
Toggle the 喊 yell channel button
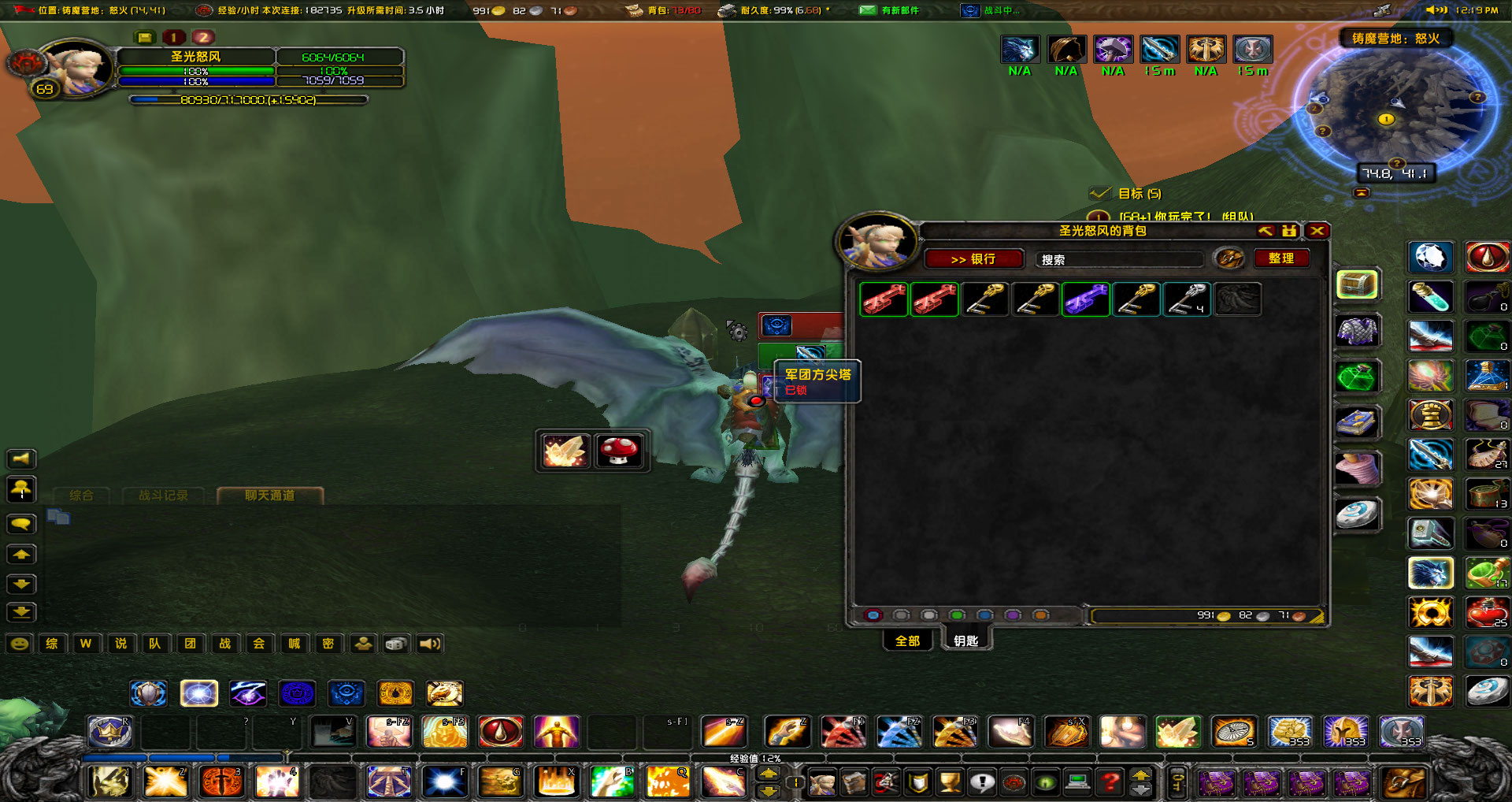pos(294,644)
